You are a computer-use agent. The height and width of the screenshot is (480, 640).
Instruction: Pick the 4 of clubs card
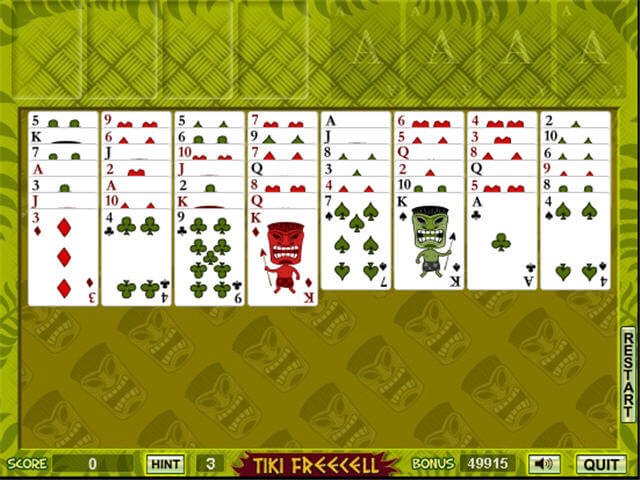[x=136, y=256]
